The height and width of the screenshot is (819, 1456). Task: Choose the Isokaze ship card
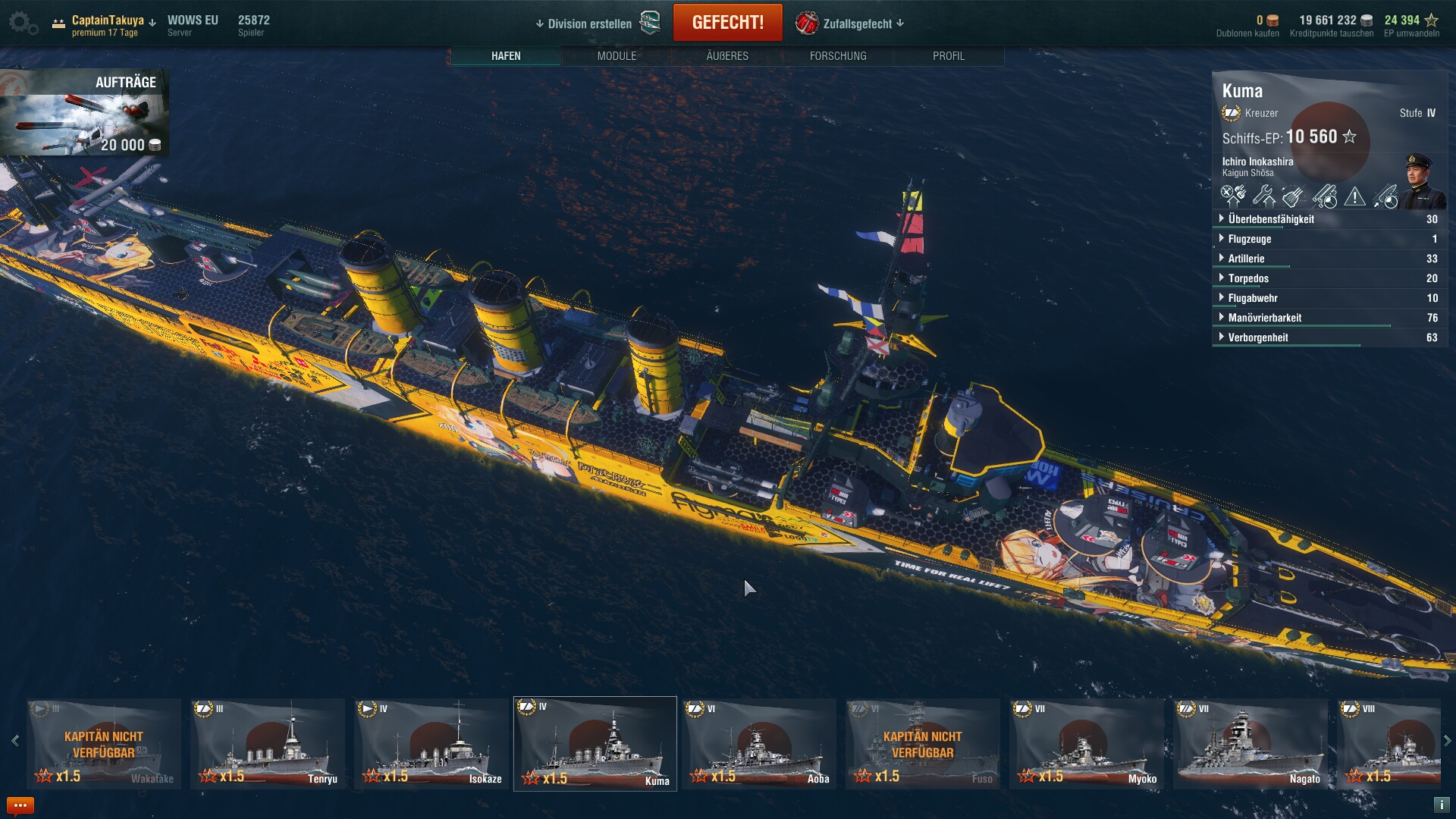point(431,744)
